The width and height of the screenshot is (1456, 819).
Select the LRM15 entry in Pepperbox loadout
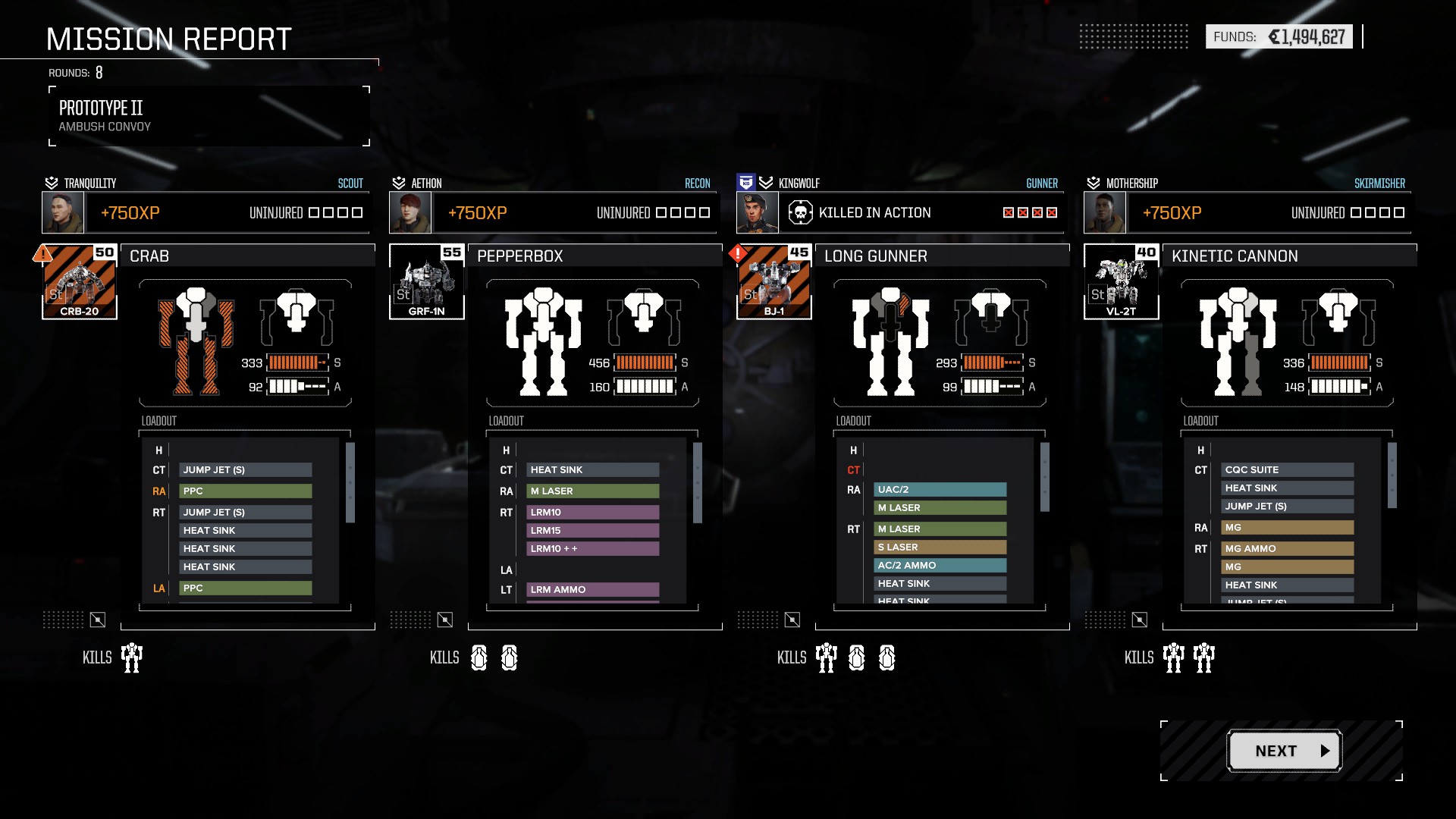592,531
